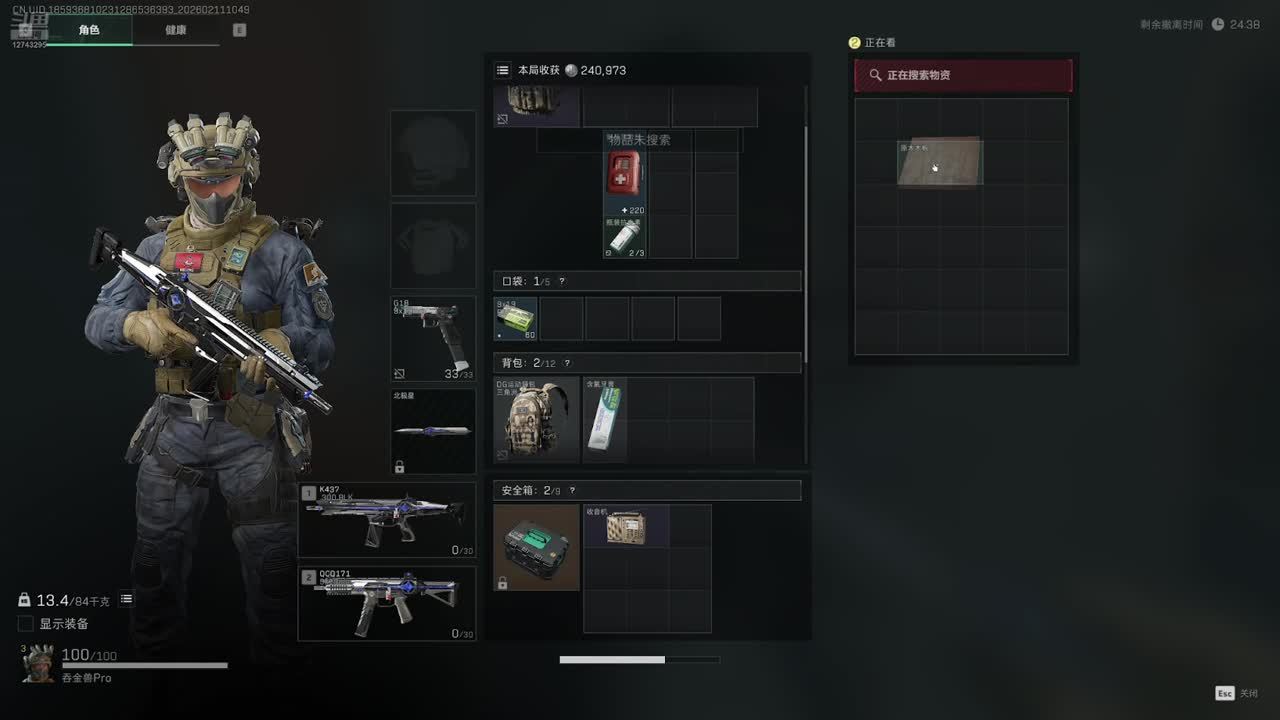
Task: Select the green safe box container
Action: pos(536,547)
